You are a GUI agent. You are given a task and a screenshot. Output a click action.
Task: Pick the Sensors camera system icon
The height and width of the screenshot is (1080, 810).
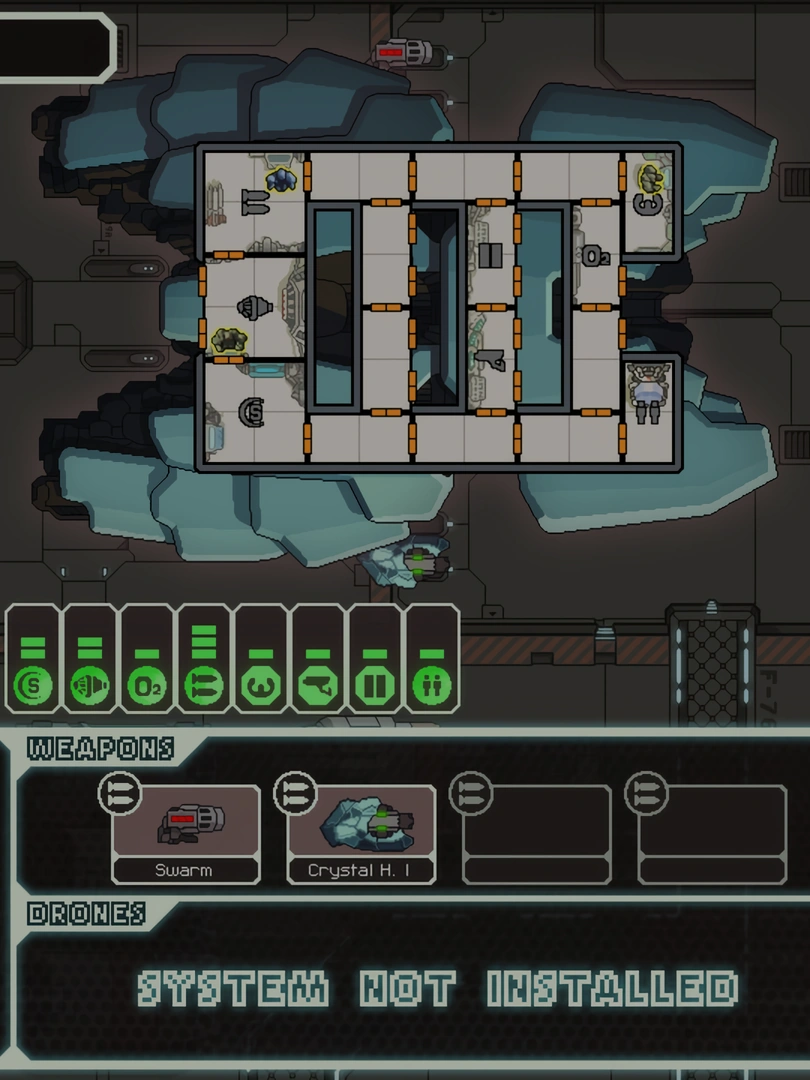(318, 687)
